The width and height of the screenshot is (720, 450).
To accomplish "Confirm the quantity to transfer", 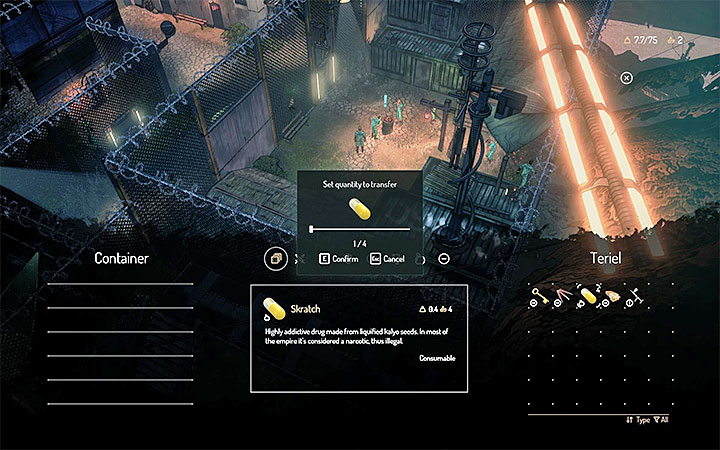I will 338,258.
